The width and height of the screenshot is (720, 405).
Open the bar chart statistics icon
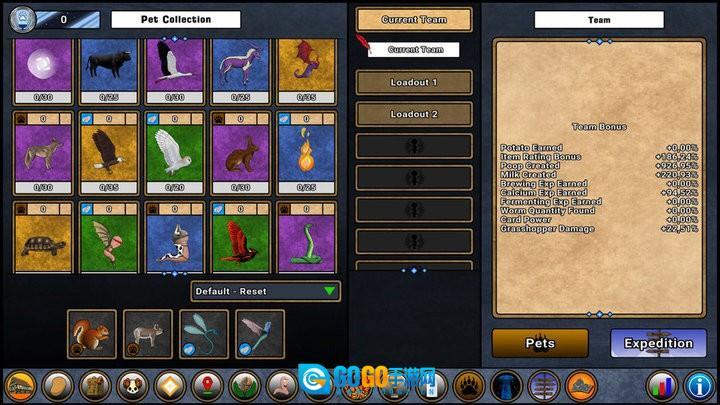pyautogui.click(x=660, y=385)
